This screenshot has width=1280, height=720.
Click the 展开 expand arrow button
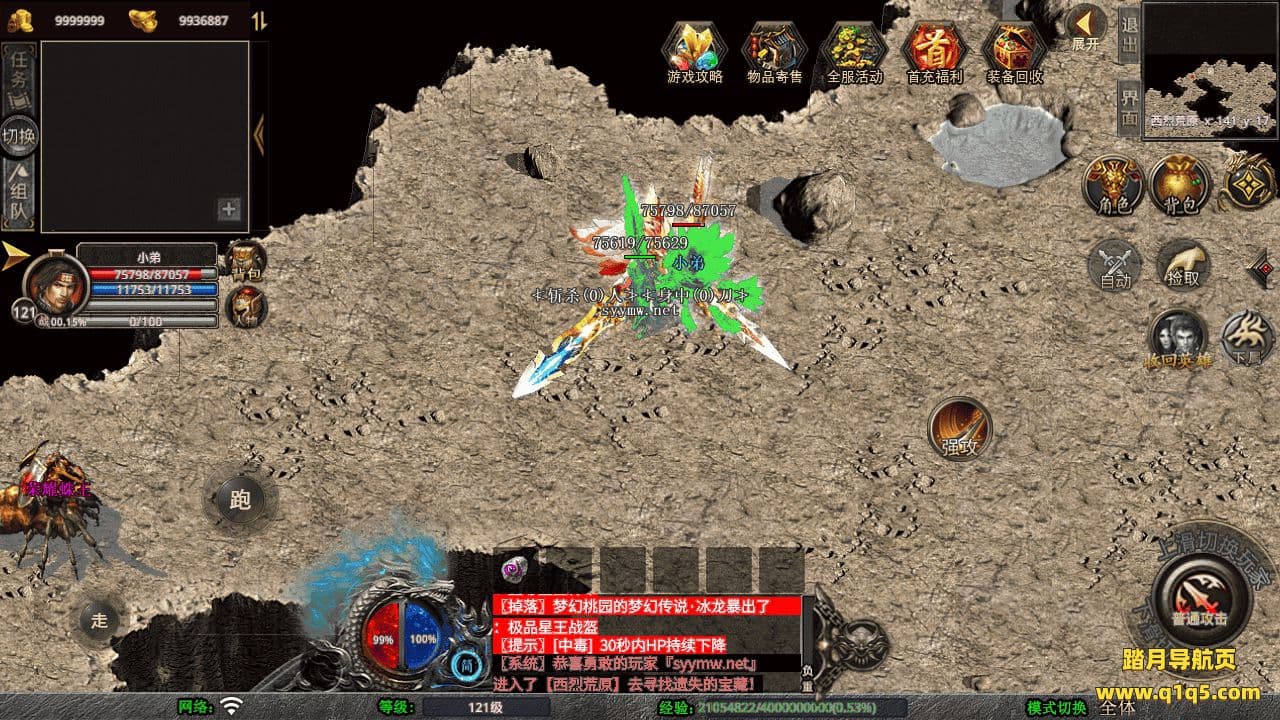click(1085, 26)
